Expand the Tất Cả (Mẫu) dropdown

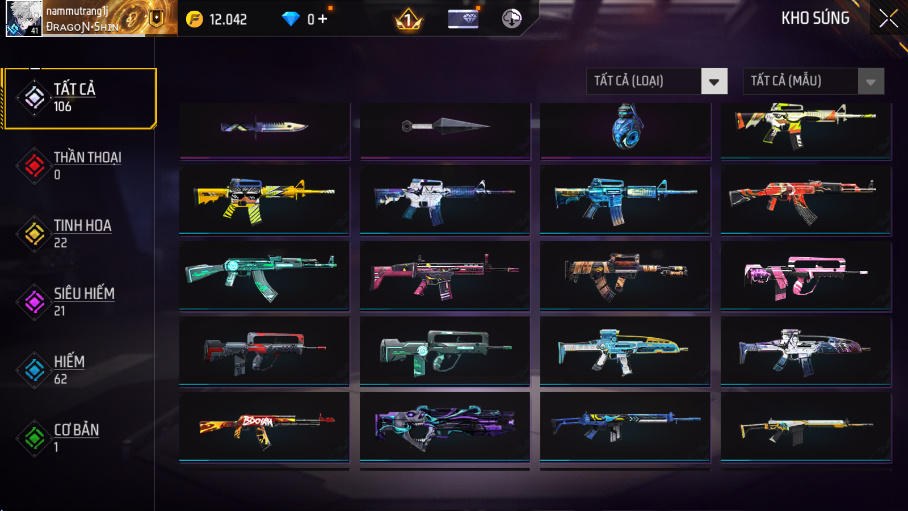tap(813, 81)
